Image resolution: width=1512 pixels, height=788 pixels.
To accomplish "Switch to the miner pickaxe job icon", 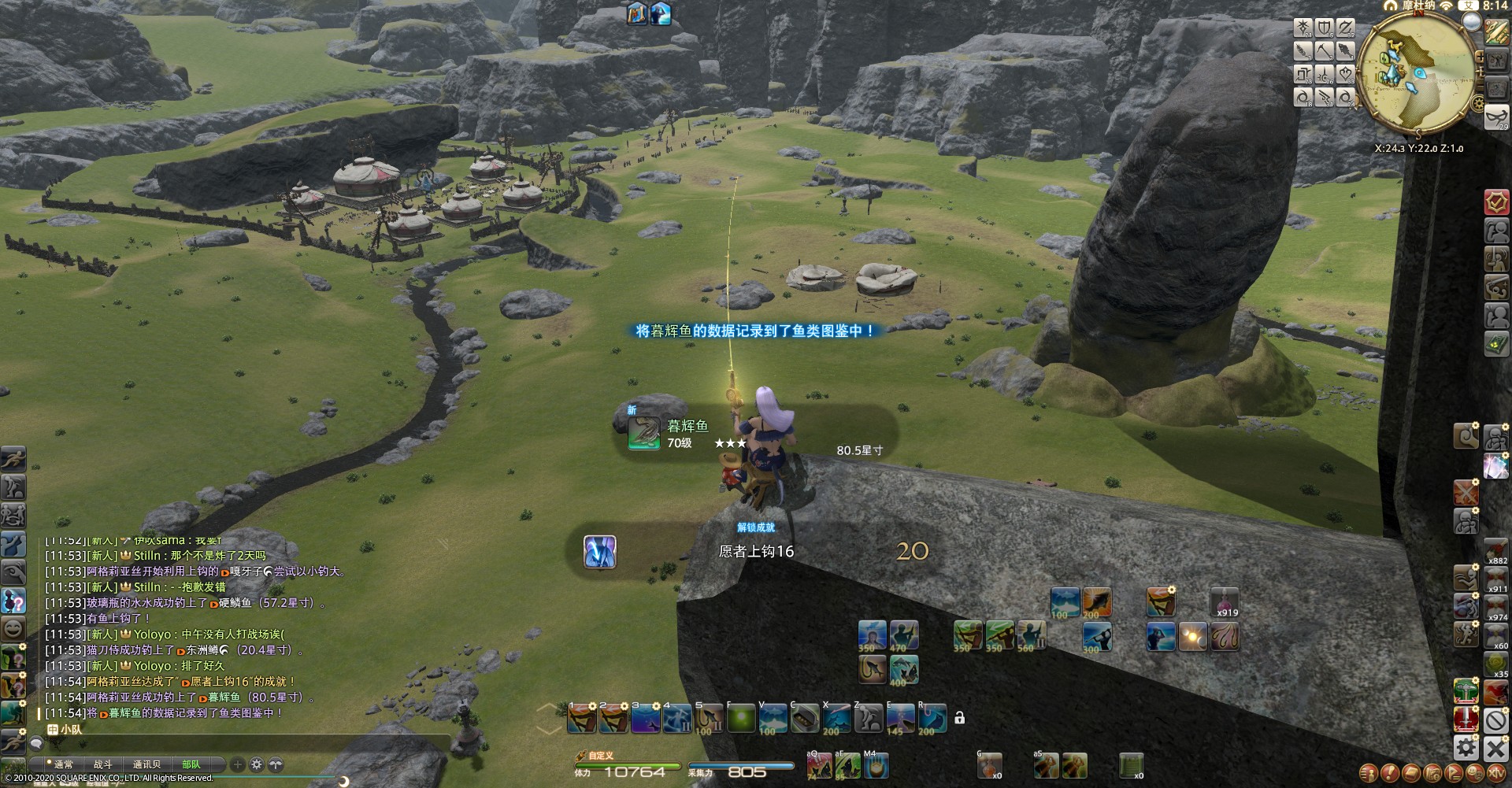I will [1324, 52].
